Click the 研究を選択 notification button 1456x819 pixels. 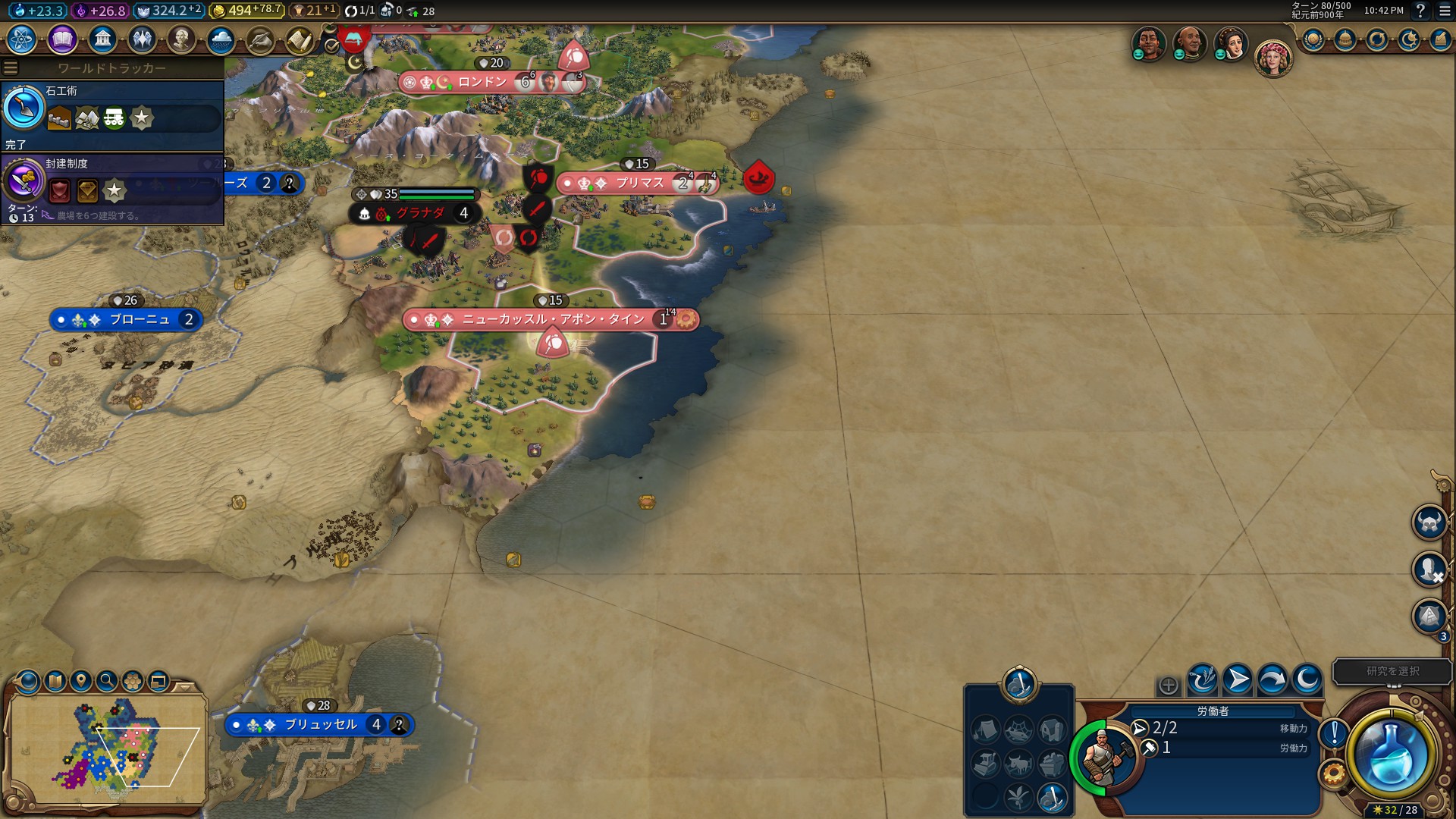tap(1392, 671)
